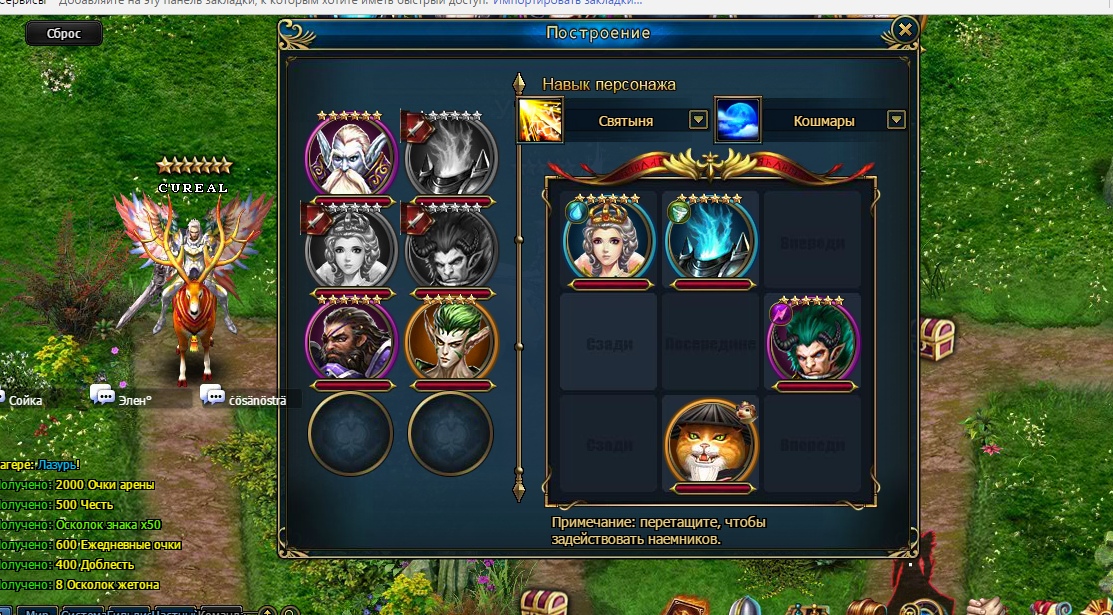This screenshot has height=615, width=1113.
Task: Click the greyed-out flame helmet mercenary
Action: tap(452, 156)
